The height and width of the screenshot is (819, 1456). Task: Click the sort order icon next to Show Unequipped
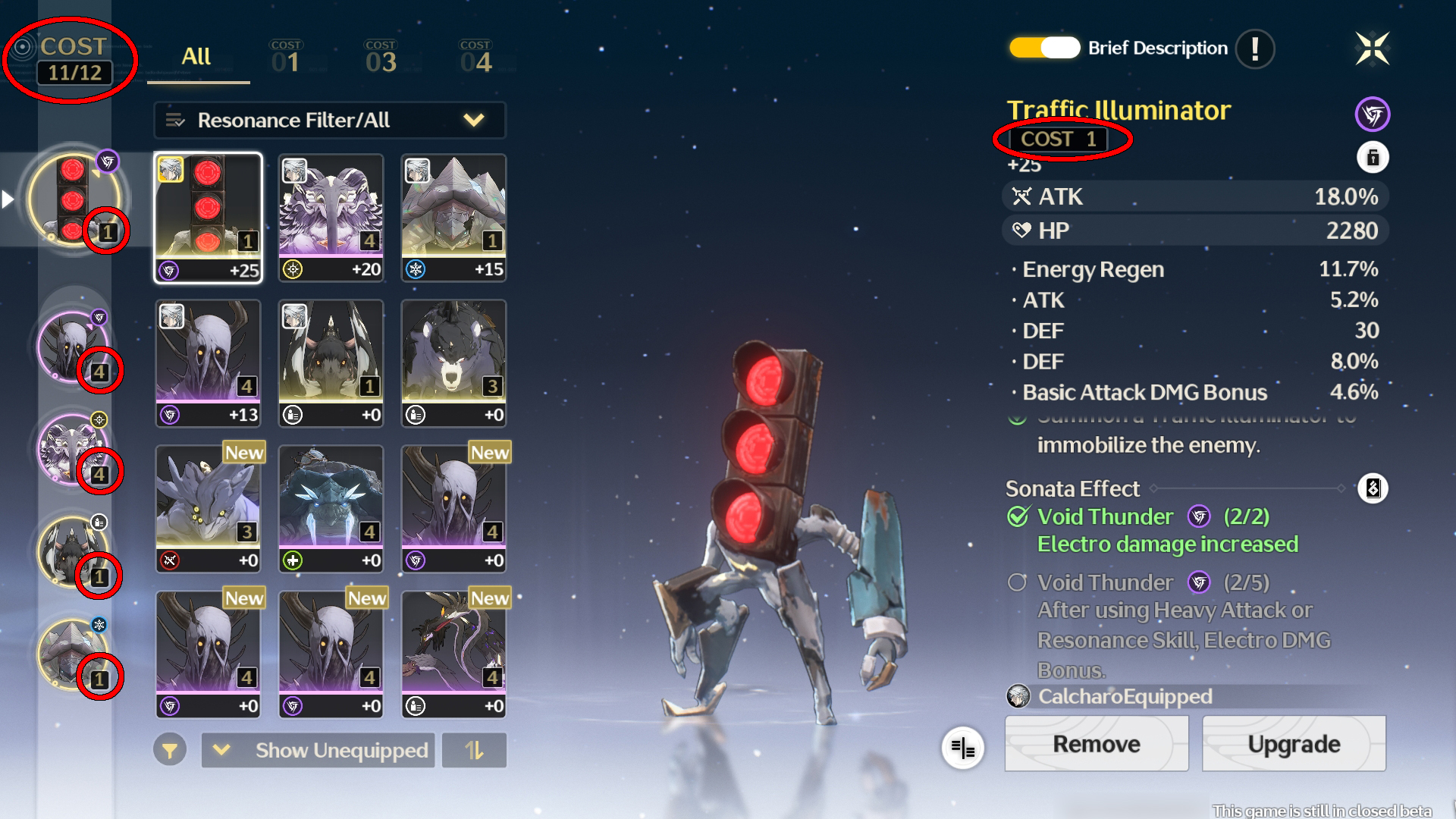point(474,751)
